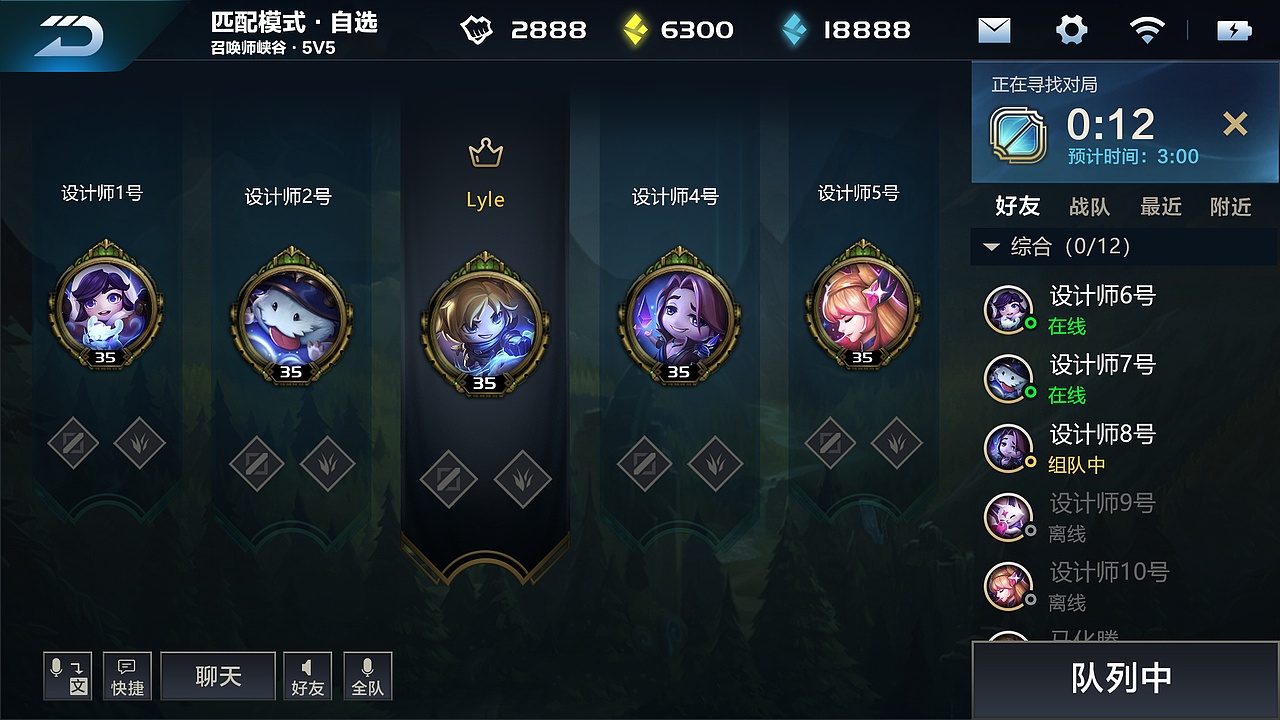The width and height of the screenshot is (1280, 720).
Task: Collapse the 综合 (0/12) friends group
Action: (x=990, y=248)
